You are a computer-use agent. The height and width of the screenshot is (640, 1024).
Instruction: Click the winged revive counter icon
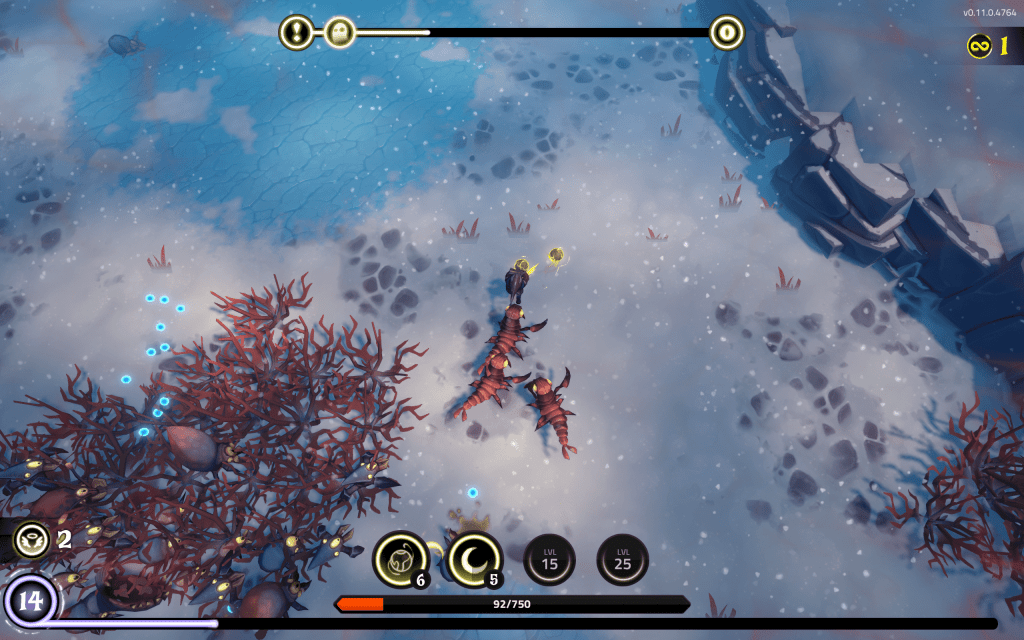(x=31, y=541)
